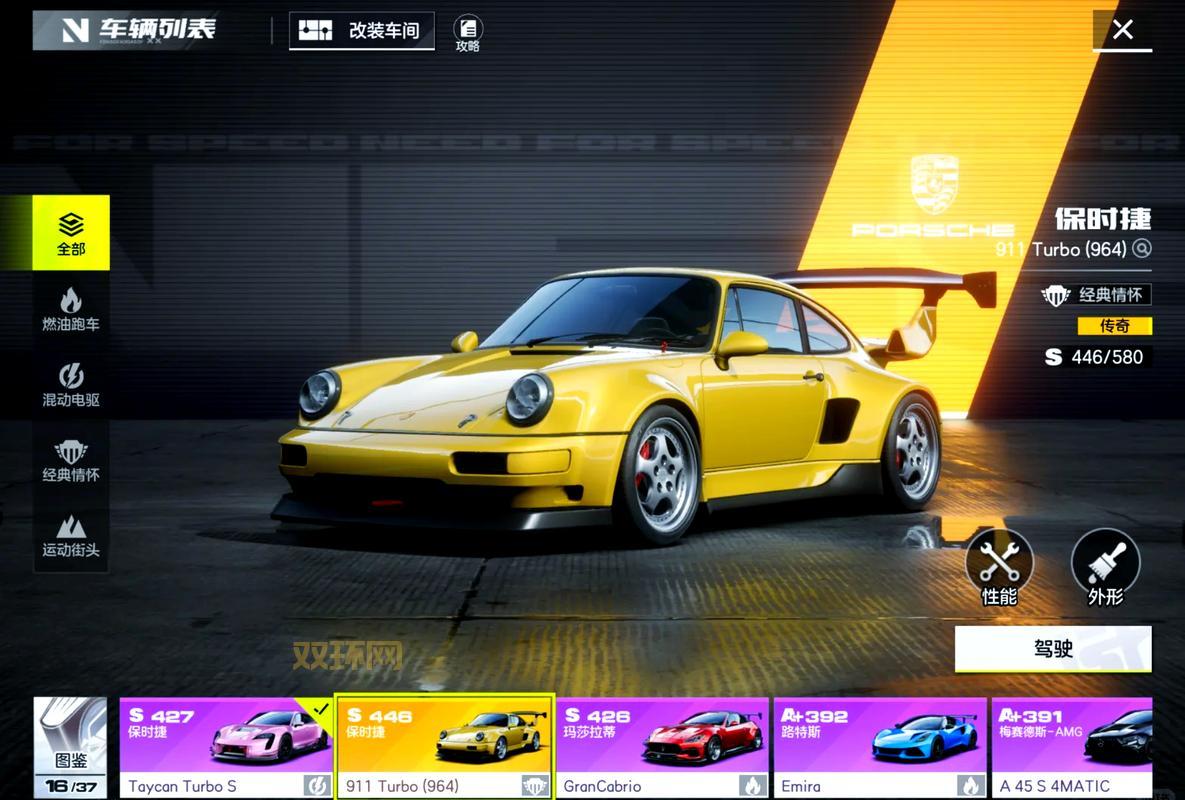The width and height of the screenshot is (1185, 800).
Task: Open the 外形 appearance customization
Action: point(1105,567)
